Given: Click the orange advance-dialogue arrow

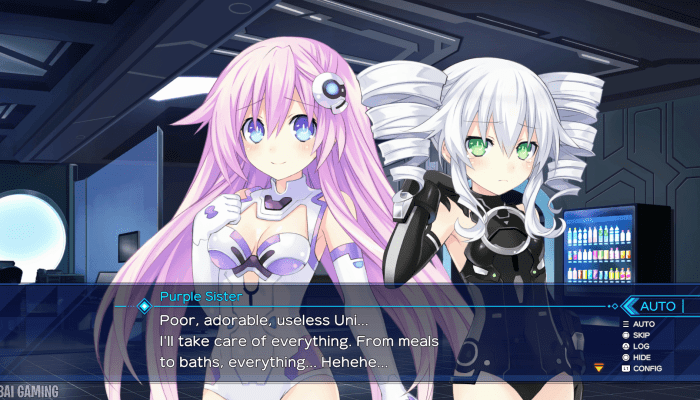Looking at the screenshot, I should point(599,367).
